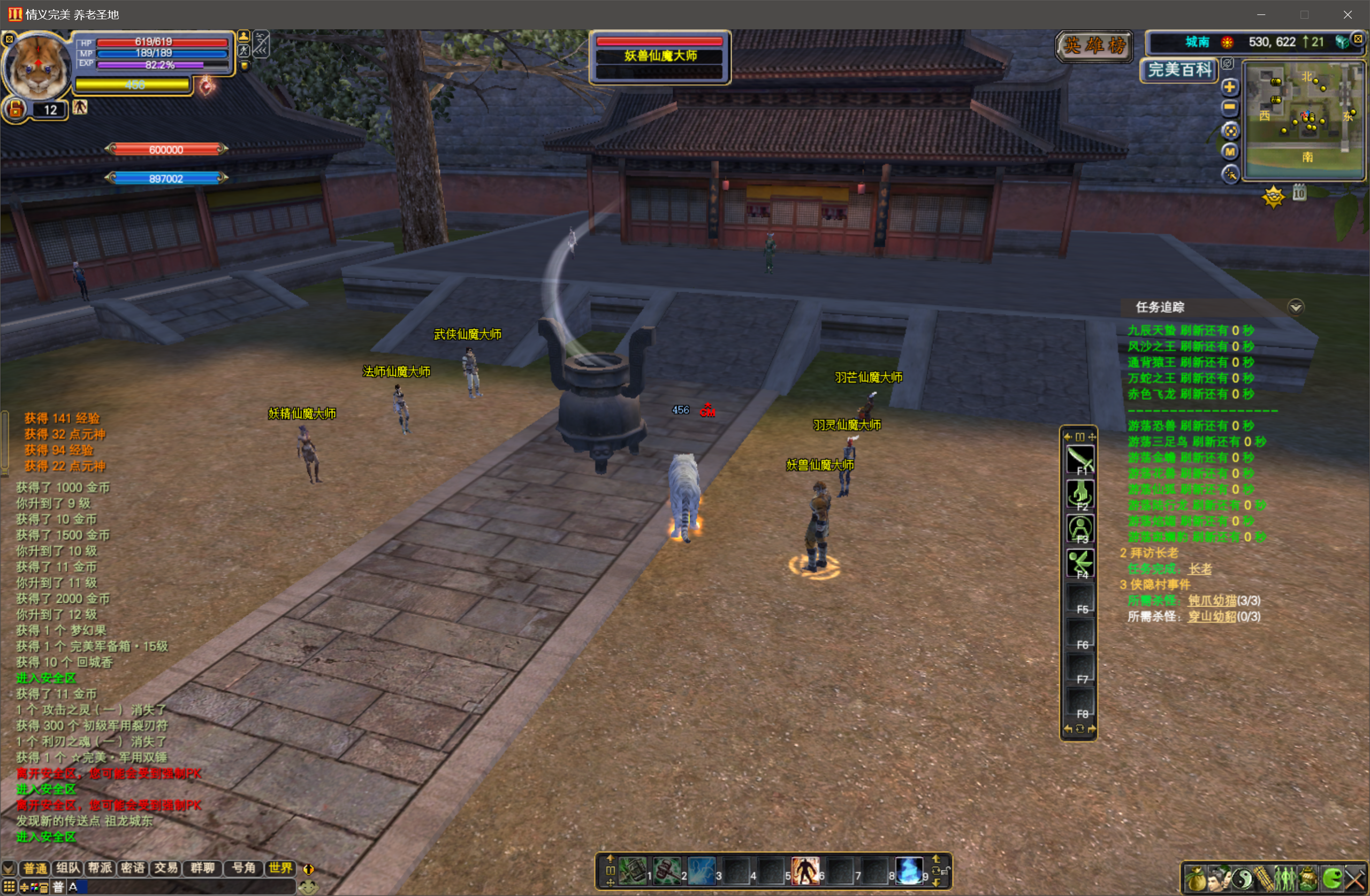Switch to the 组队 party chat channel

click(68, 868)
